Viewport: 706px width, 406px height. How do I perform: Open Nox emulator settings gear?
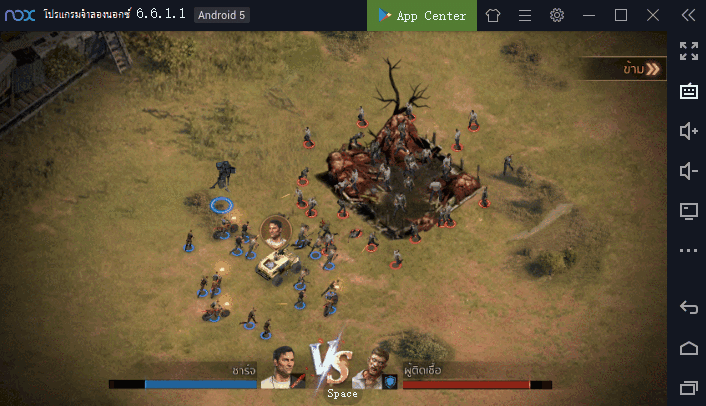(x=557, y=15)
